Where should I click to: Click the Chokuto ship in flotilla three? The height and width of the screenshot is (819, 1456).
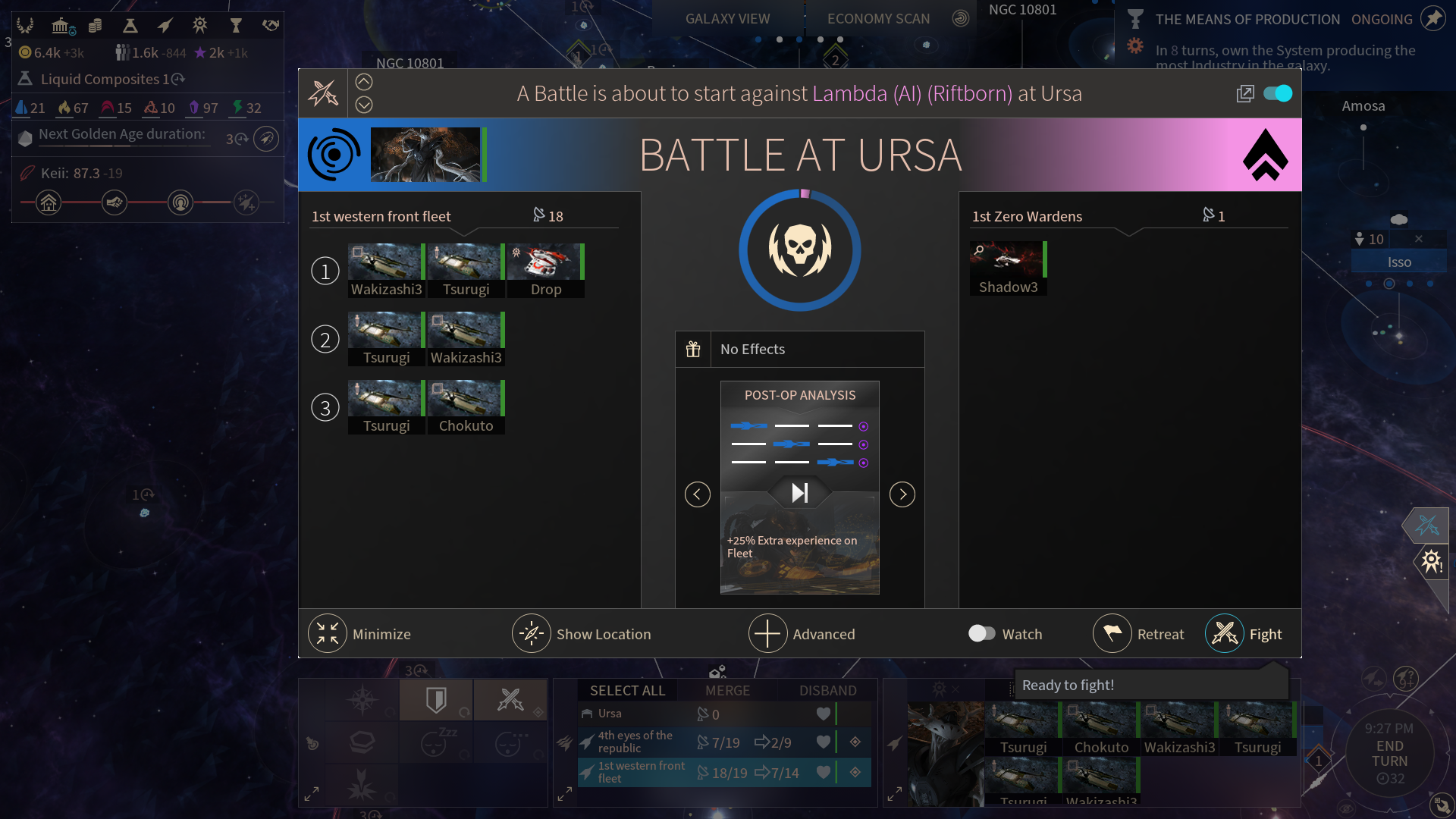point(466,406)
